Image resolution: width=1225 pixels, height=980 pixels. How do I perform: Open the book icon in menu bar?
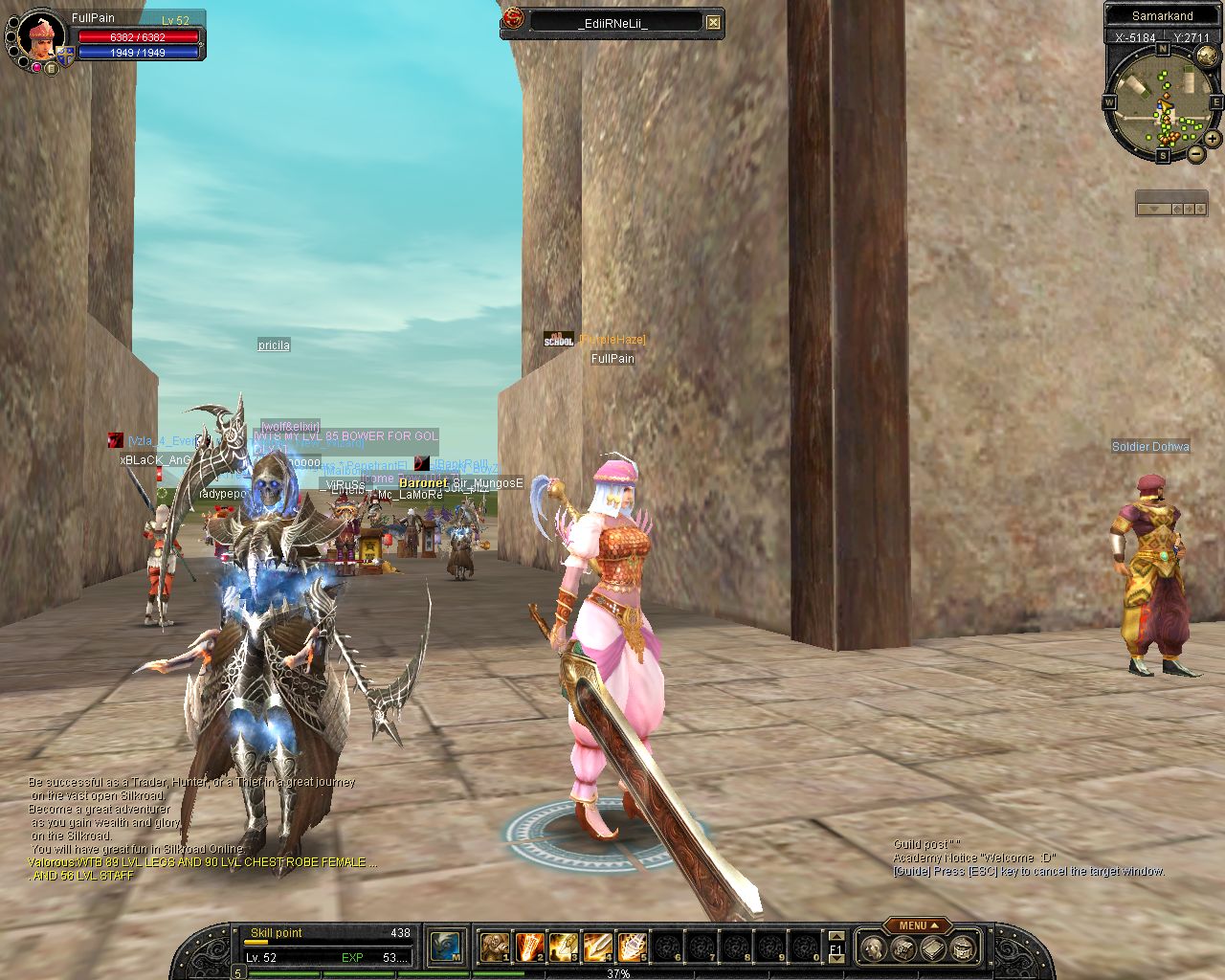933,948
